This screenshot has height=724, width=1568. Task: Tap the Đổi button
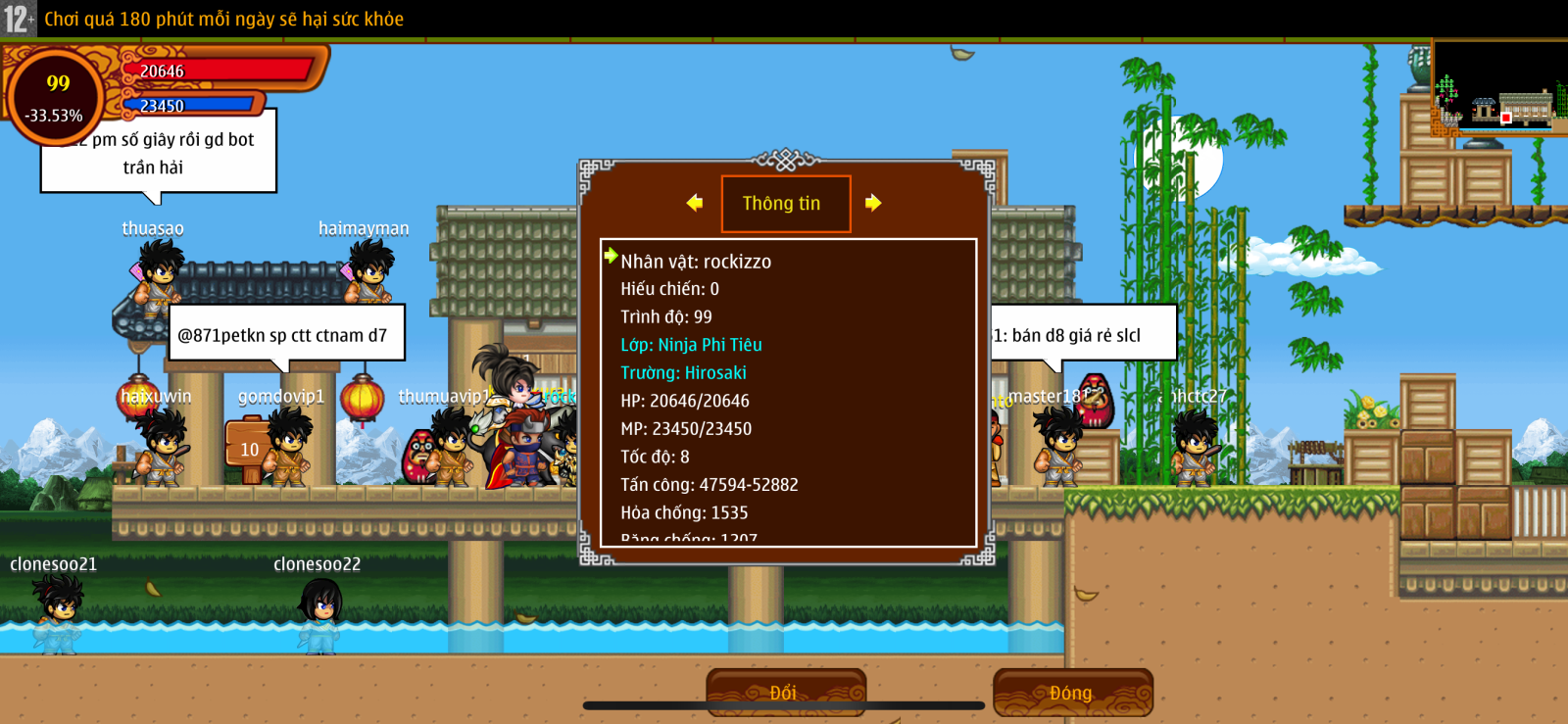coord(785,693)
